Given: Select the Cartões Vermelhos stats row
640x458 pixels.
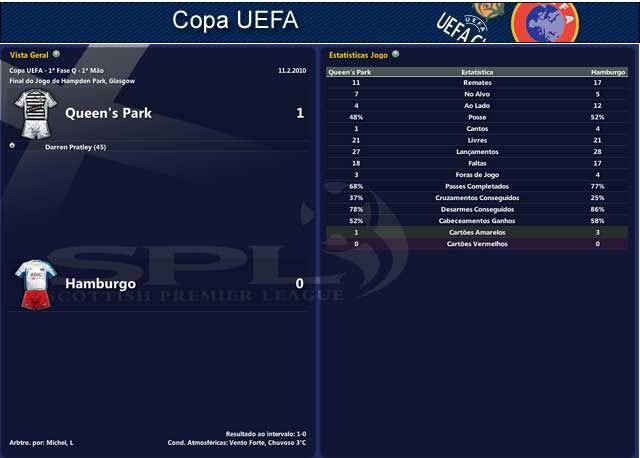Looking at the screenshot, I should [476, 243].
